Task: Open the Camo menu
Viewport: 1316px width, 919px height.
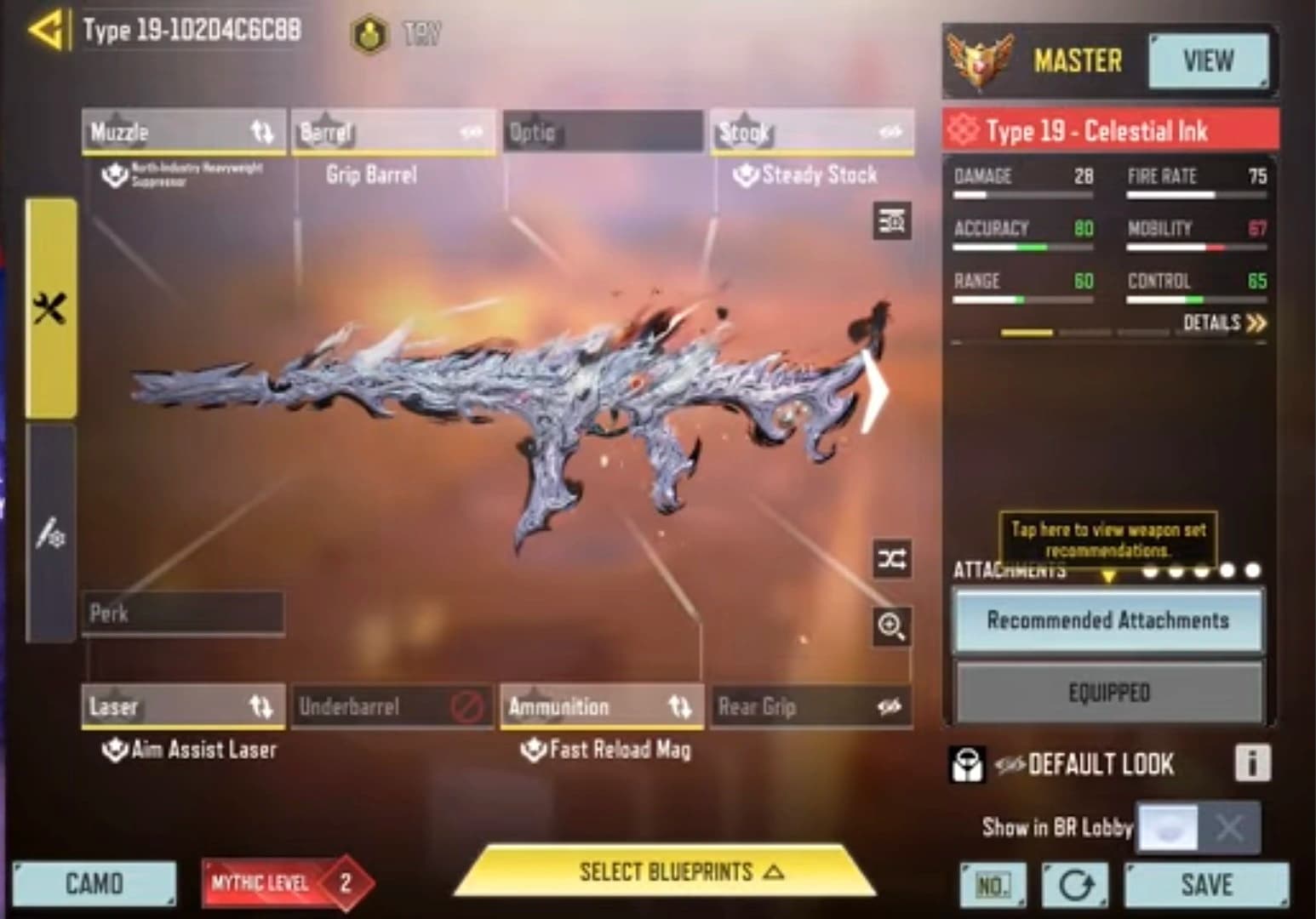Action: [94, 884]
